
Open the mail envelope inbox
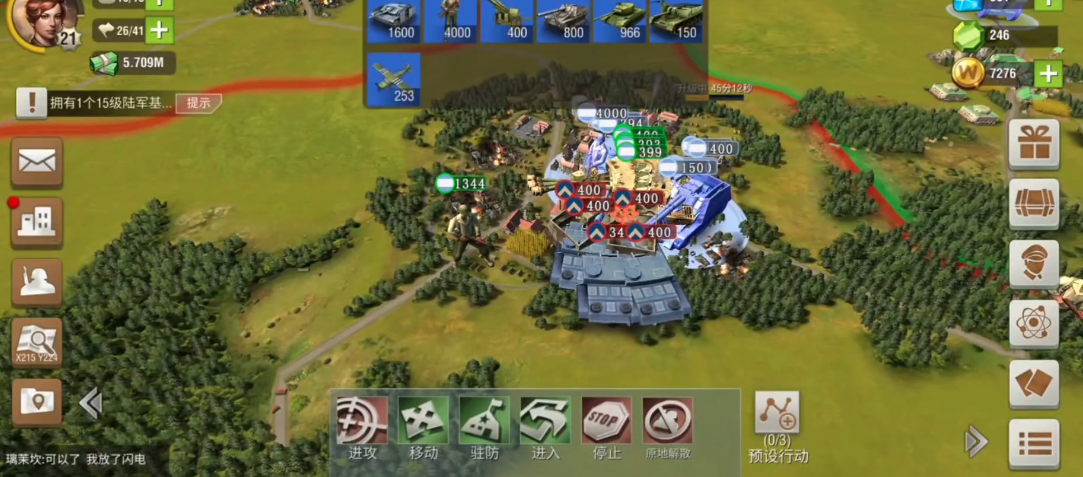(37, 161)
